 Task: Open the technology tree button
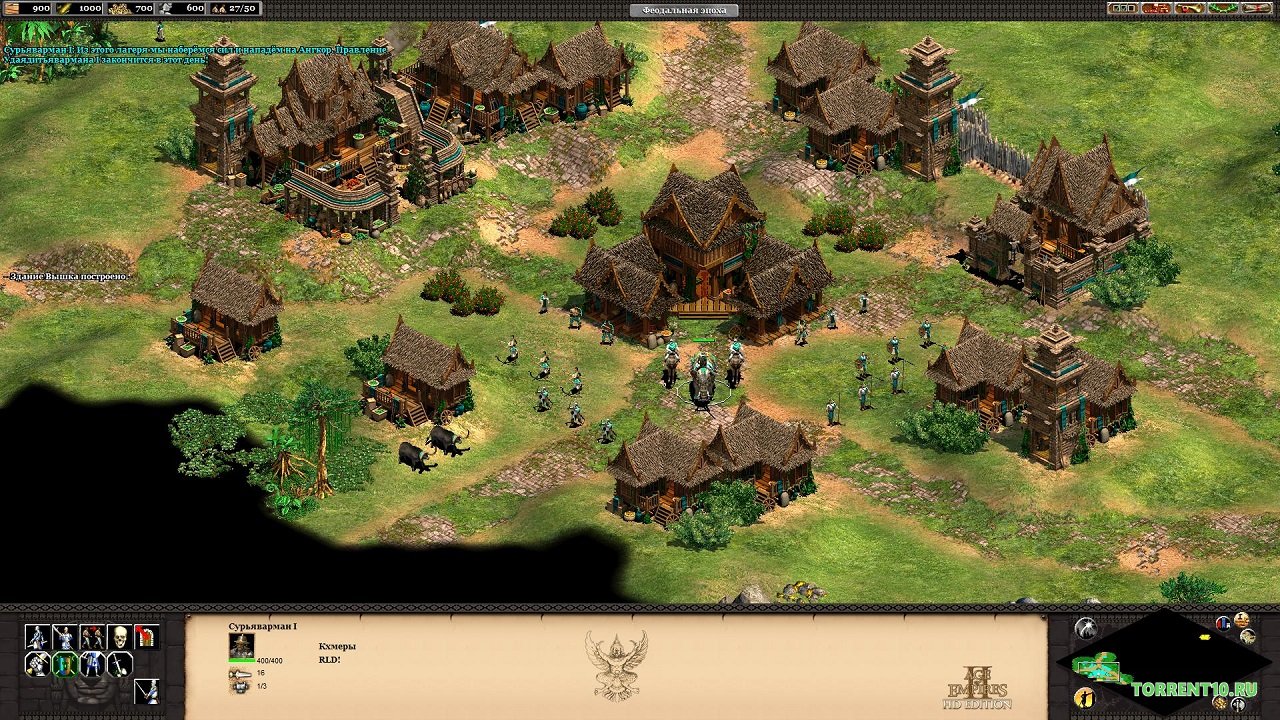(1157, 8)
